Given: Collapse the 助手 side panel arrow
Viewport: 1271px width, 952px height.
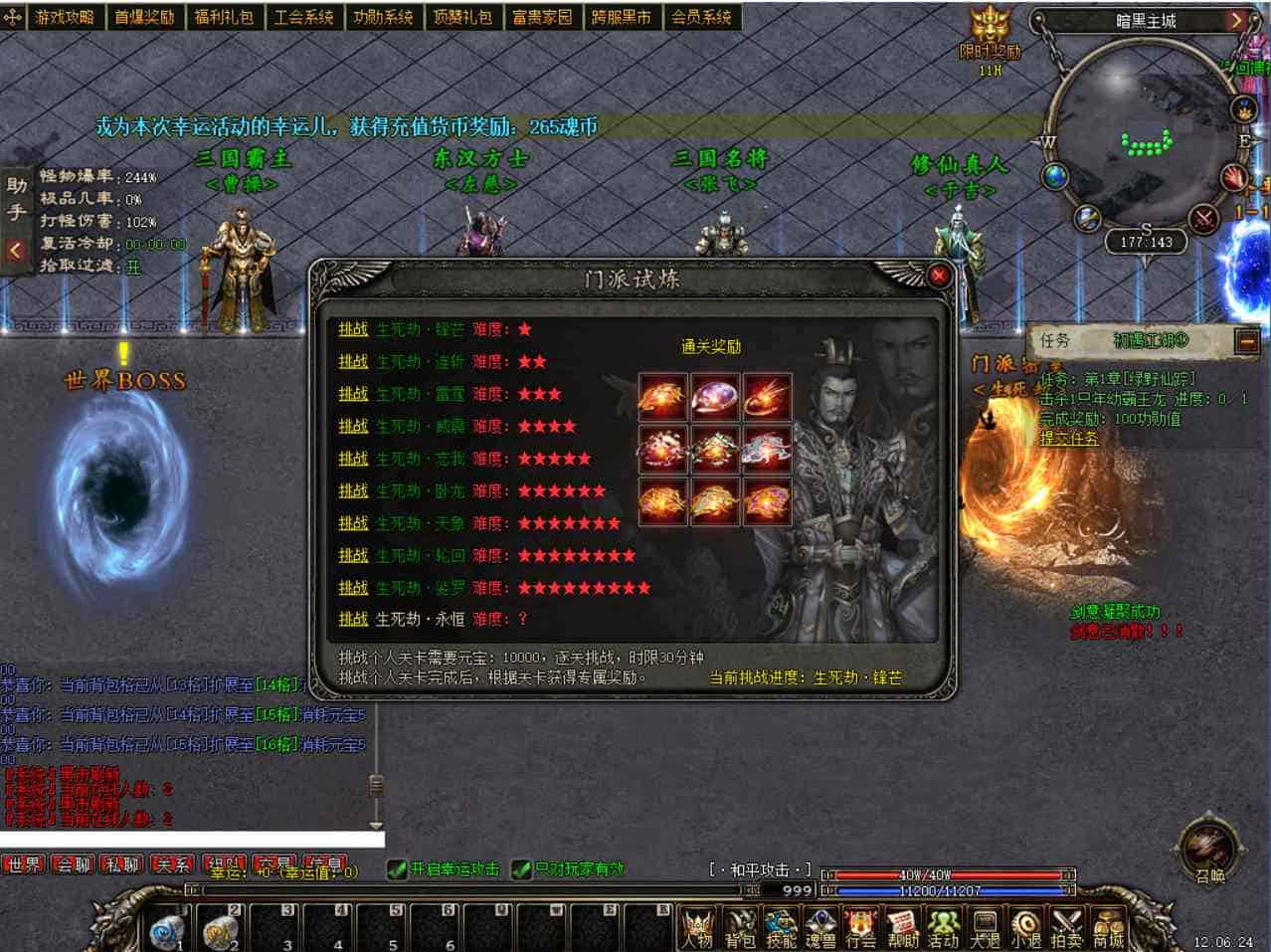Looking at the screenshot, I should pos(15,251).
